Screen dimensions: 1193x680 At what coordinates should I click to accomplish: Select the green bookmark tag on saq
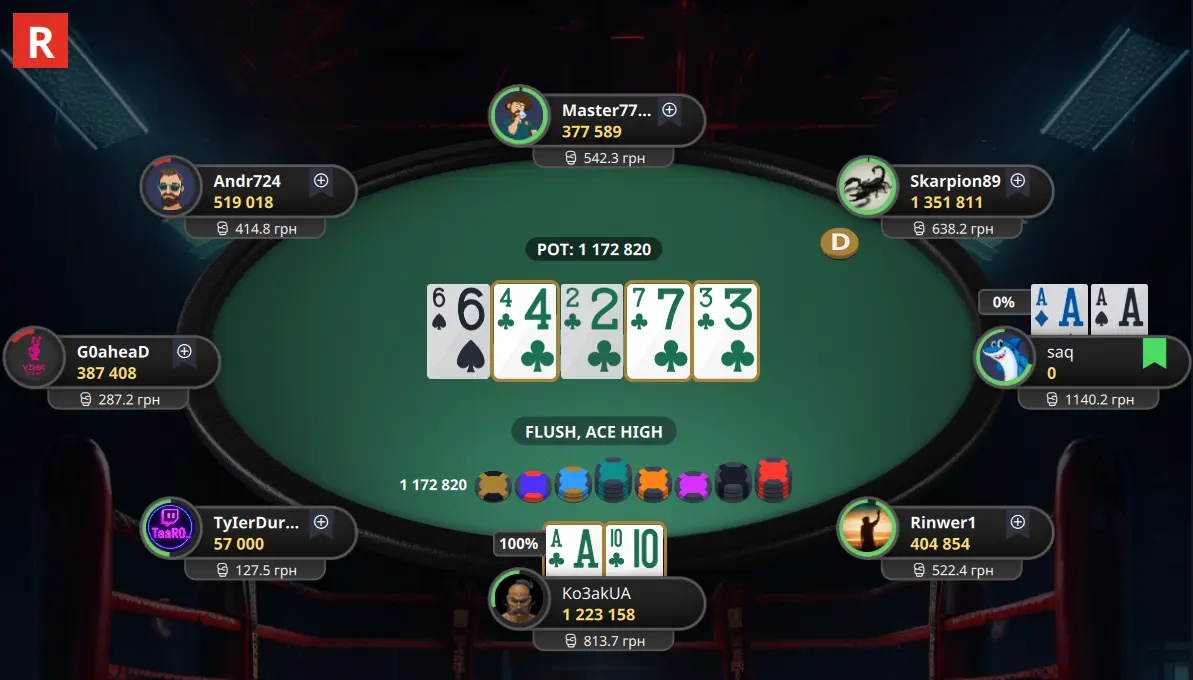[x=1155, y=353]
